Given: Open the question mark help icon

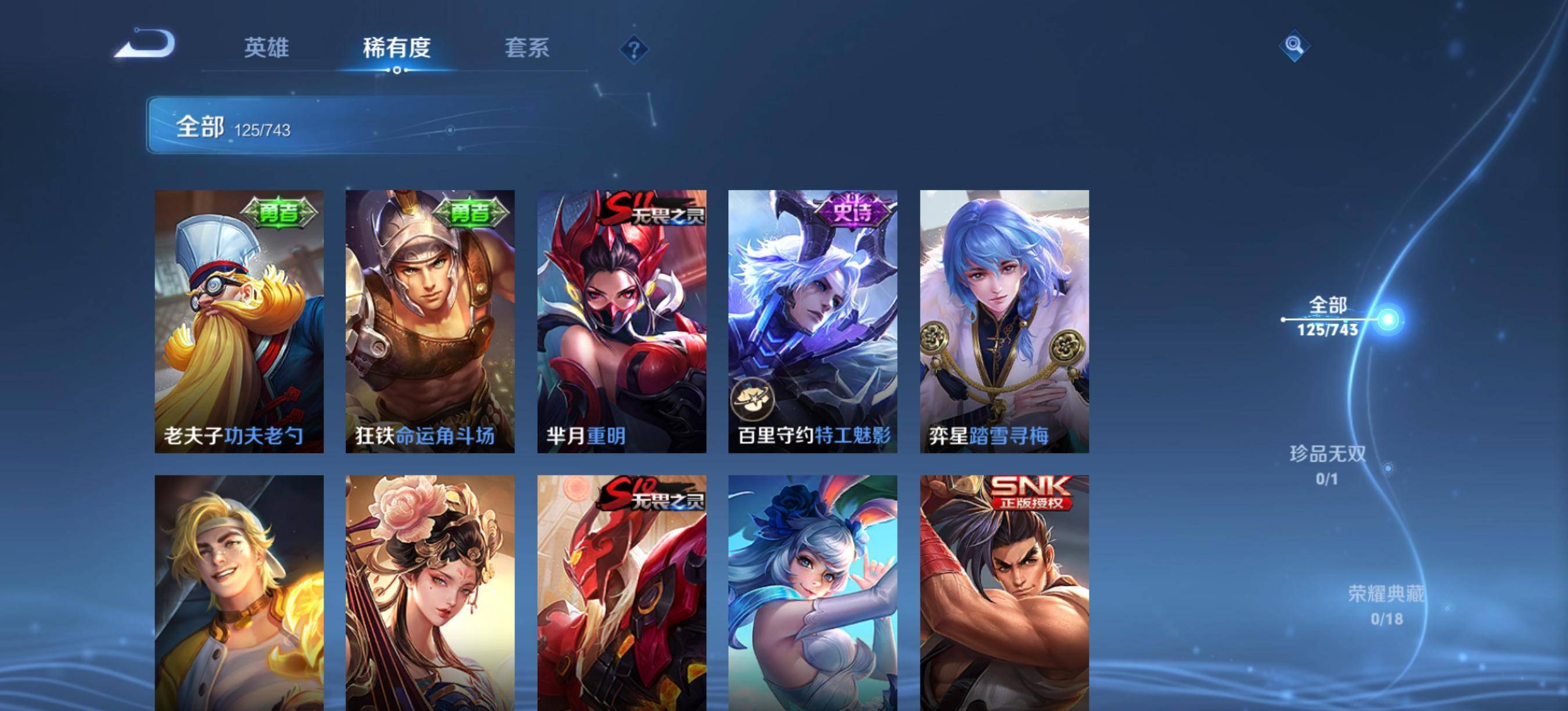Looking at the screenshot, I should [x=634, y=49].
